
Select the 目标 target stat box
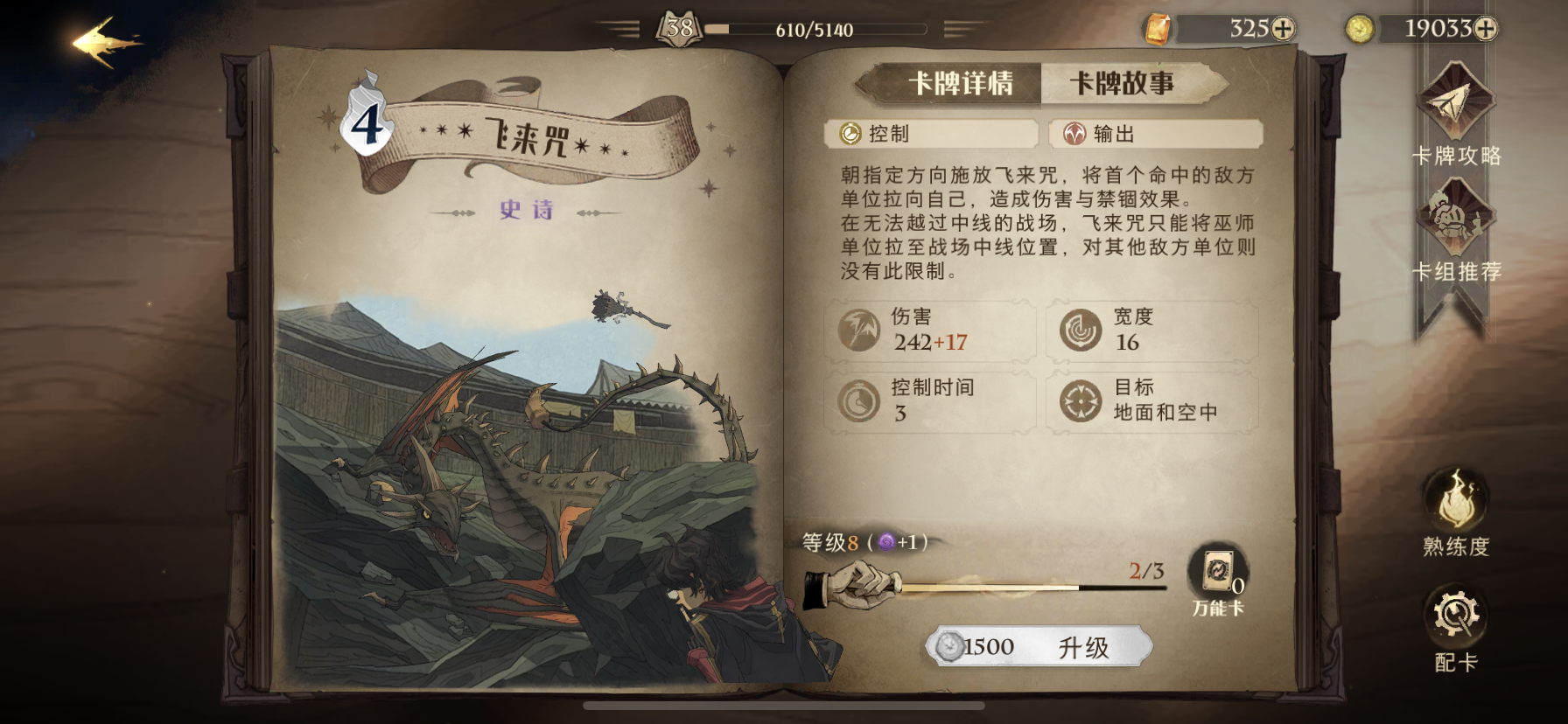[x=1151, y=400]
